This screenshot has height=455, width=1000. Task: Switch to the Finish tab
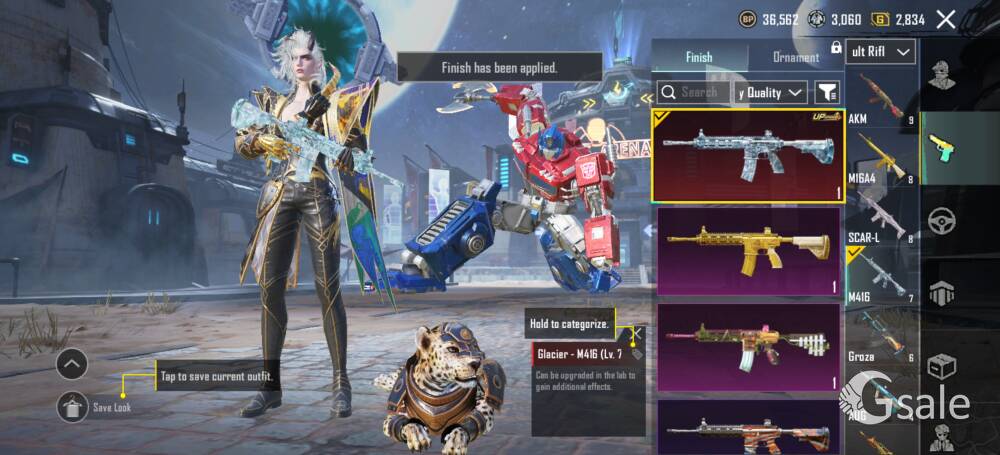(699, 57)
